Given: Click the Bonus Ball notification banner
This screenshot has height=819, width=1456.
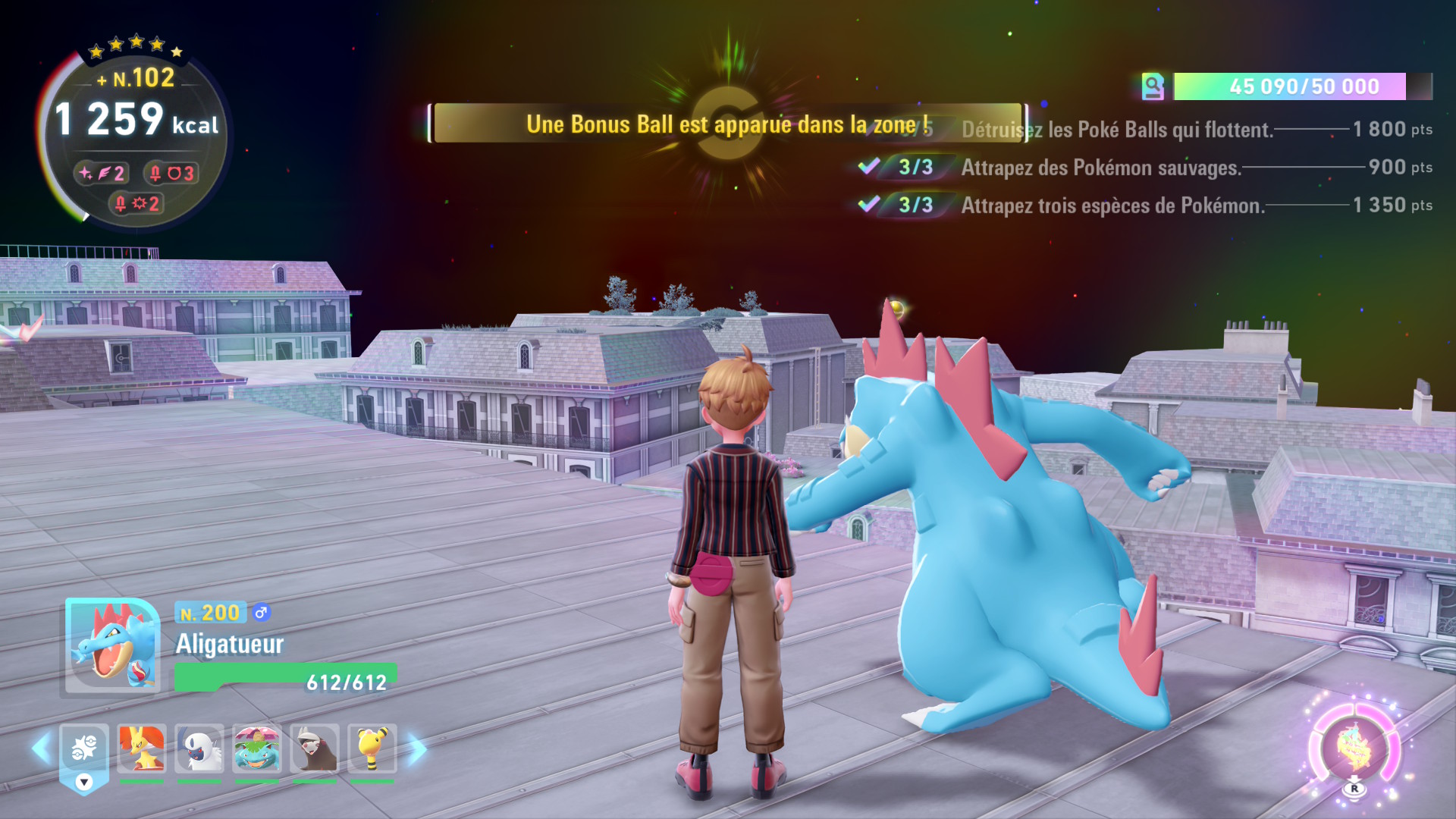Looking at the screenshot, I should 728,124.
